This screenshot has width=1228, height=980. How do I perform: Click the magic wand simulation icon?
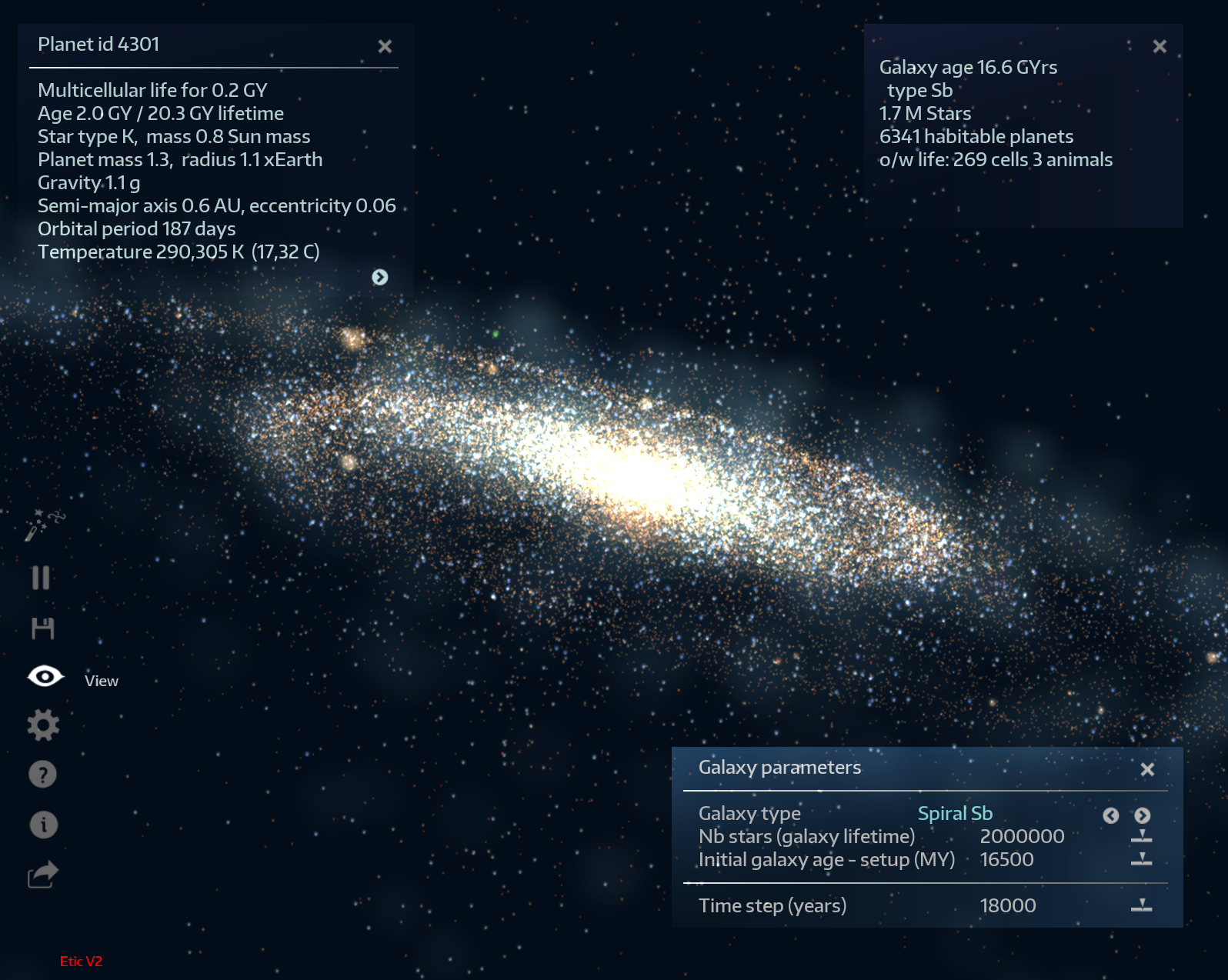coord(44,523)
